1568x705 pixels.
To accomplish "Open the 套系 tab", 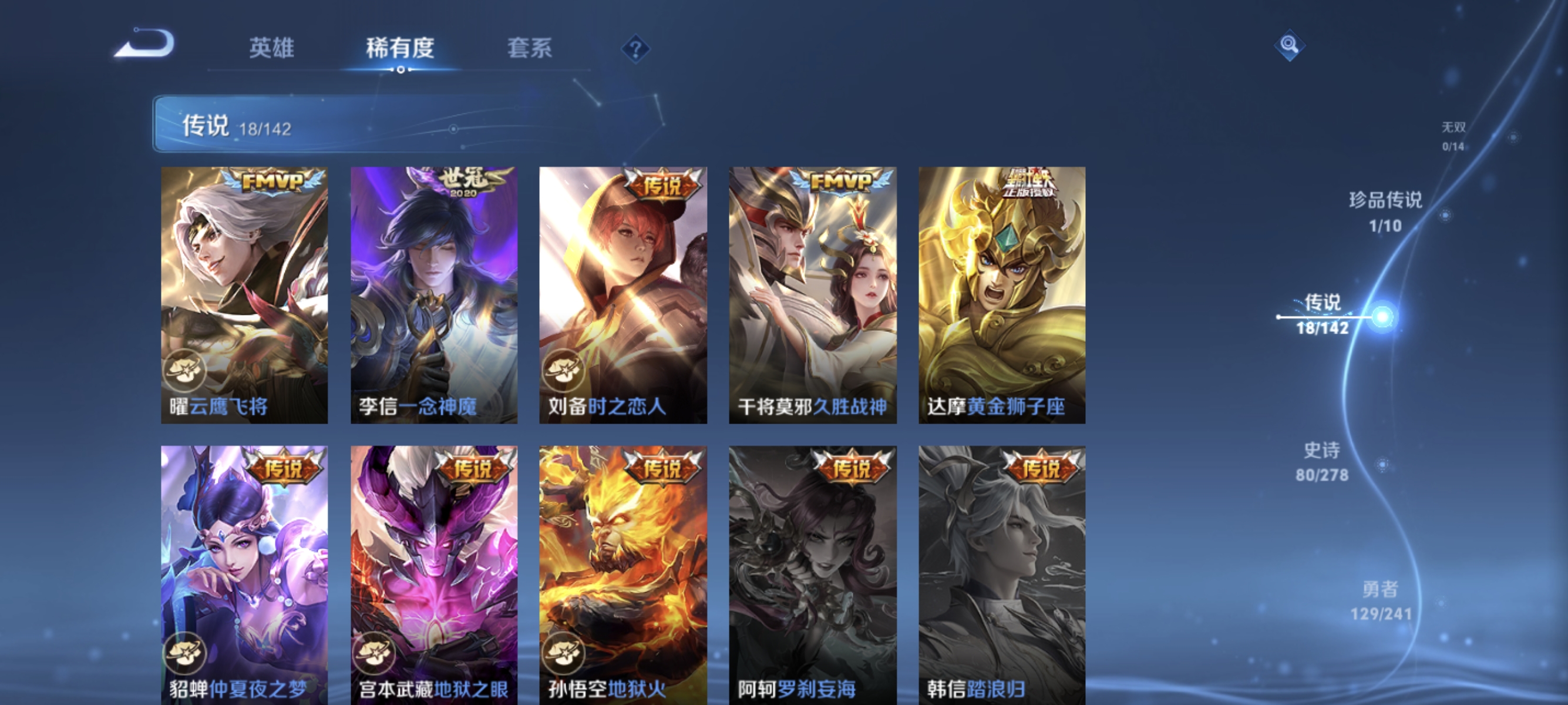I will pyautogui.click(x=531, y=49).
